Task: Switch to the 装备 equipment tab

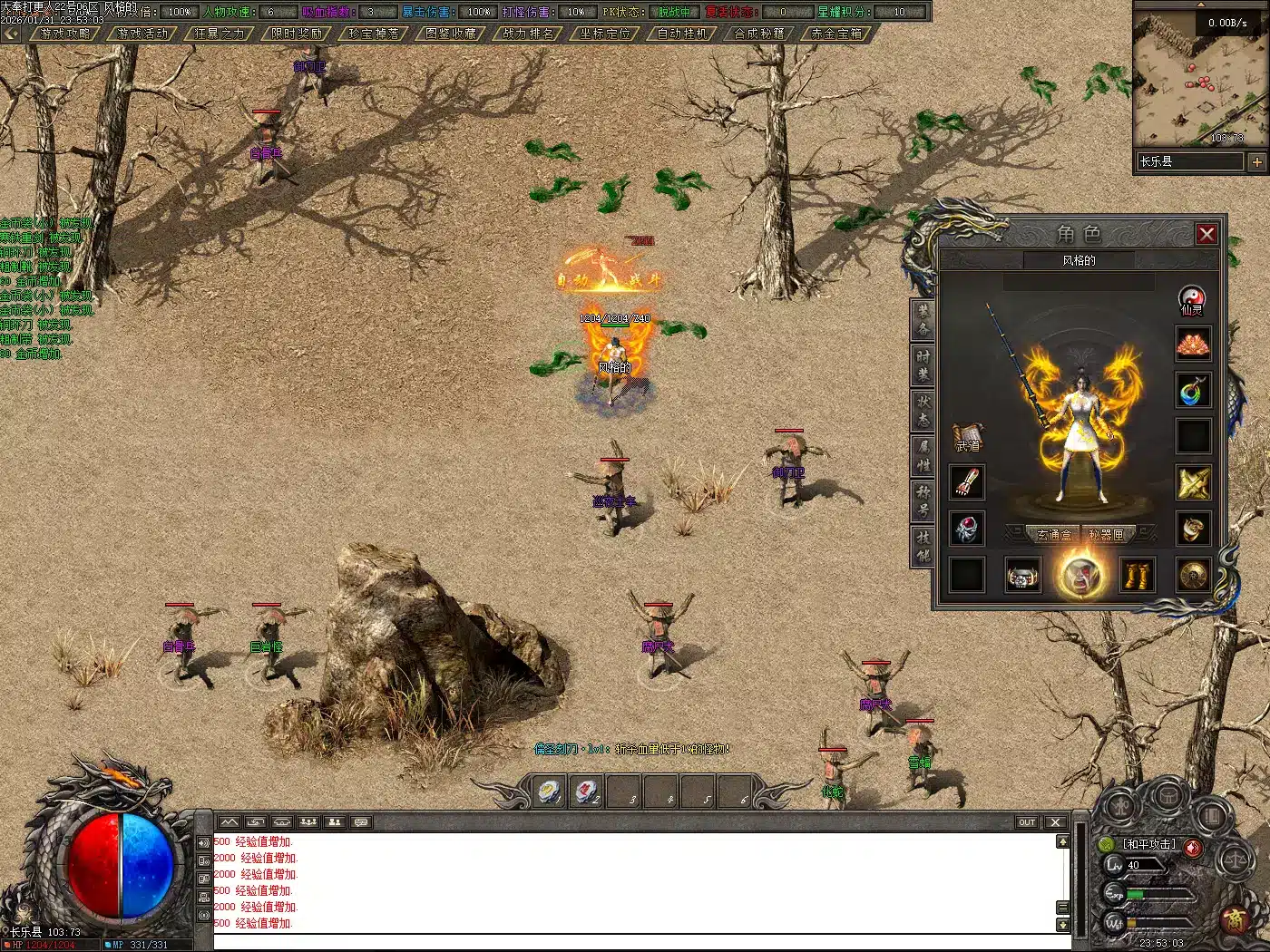Action: (x=923, y=320)
